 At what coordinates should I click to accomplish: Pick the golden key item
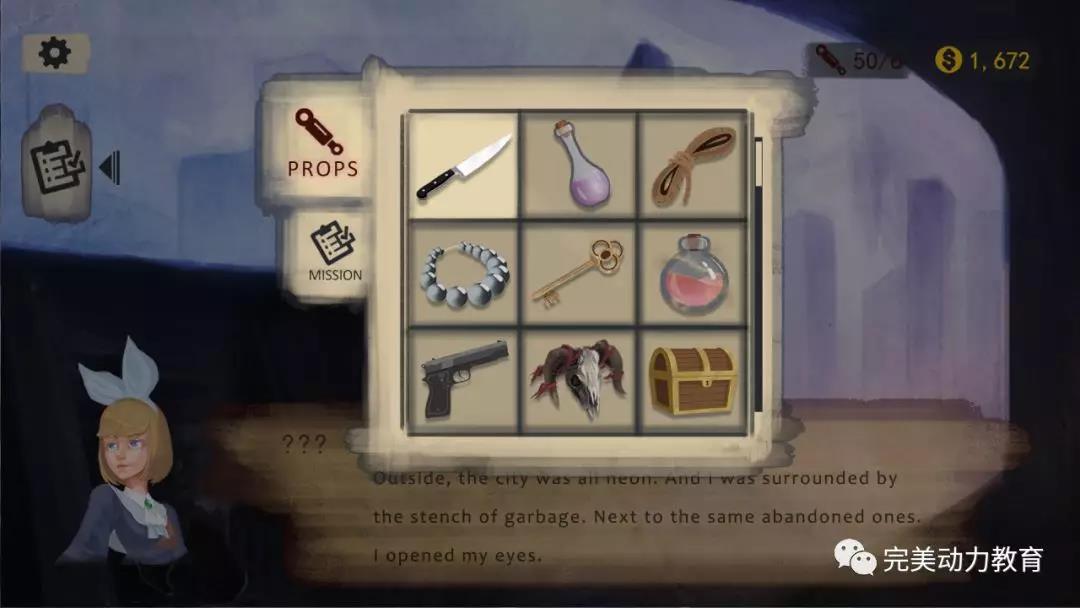coord(580,273)
